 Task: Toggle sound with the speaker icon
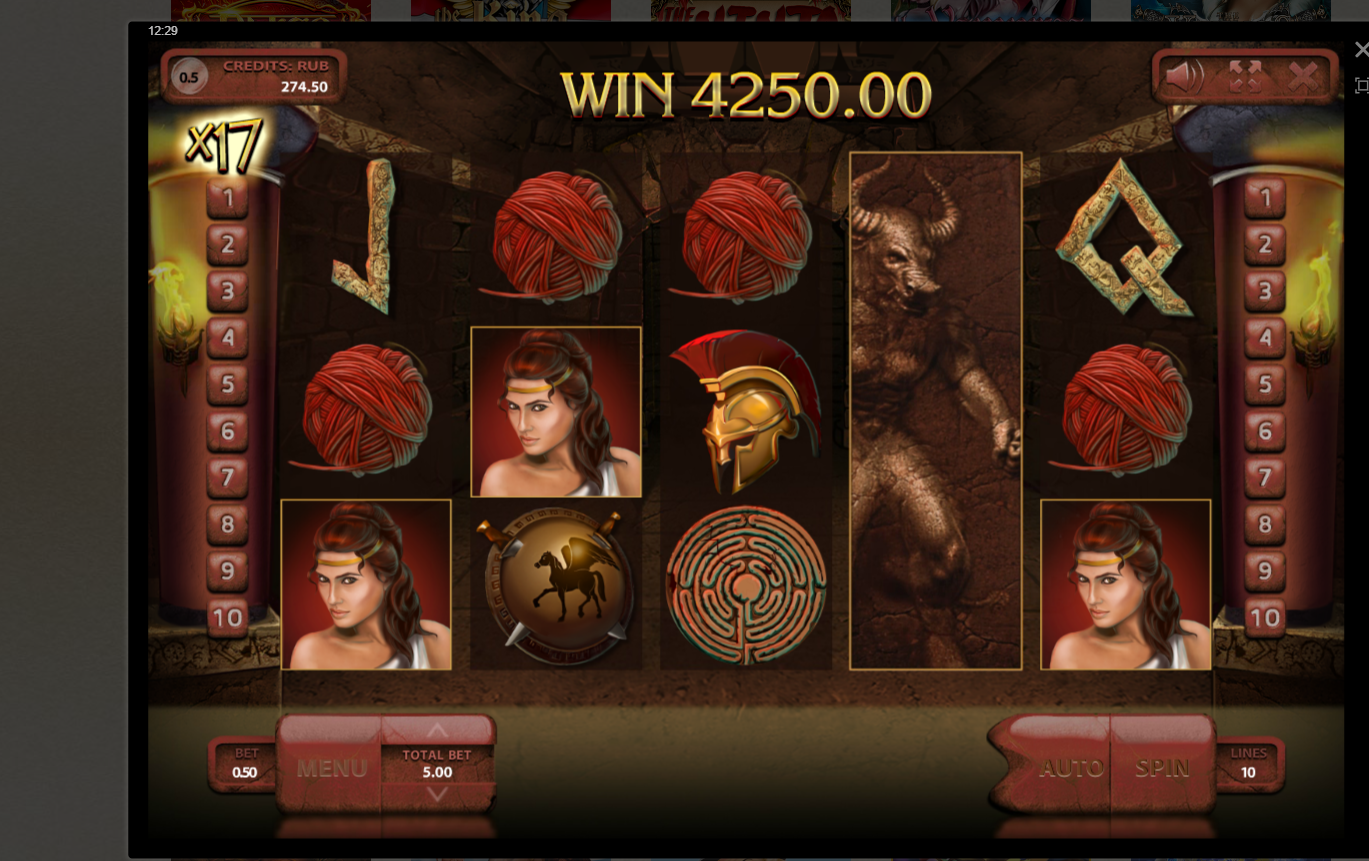coord(1185,76)
